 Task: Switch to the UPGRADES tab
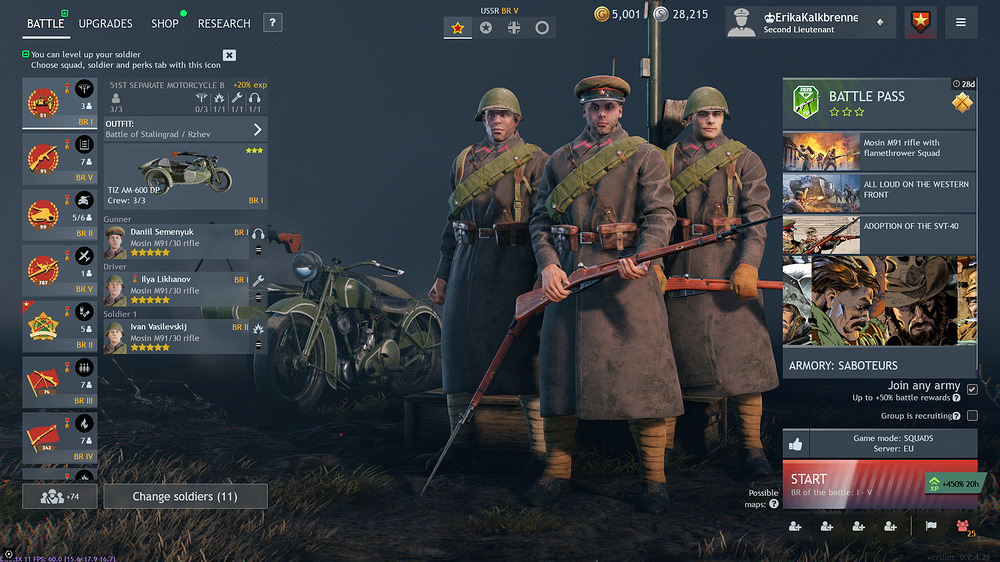pos(105,23)
